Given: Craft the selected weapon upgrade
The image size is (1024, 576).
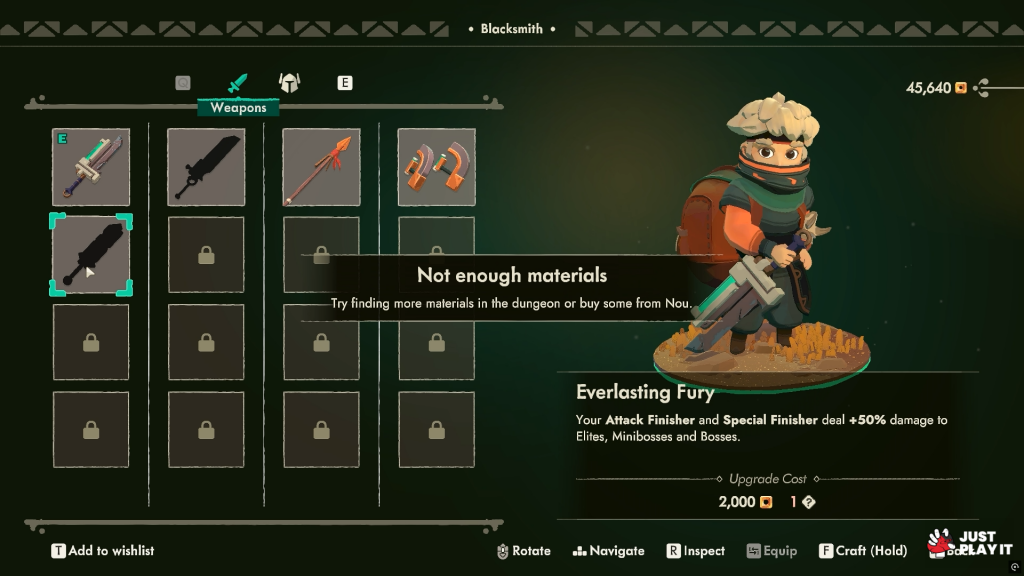Looking at the screenshot, I should pyautogui.click(x=863, y=551).
